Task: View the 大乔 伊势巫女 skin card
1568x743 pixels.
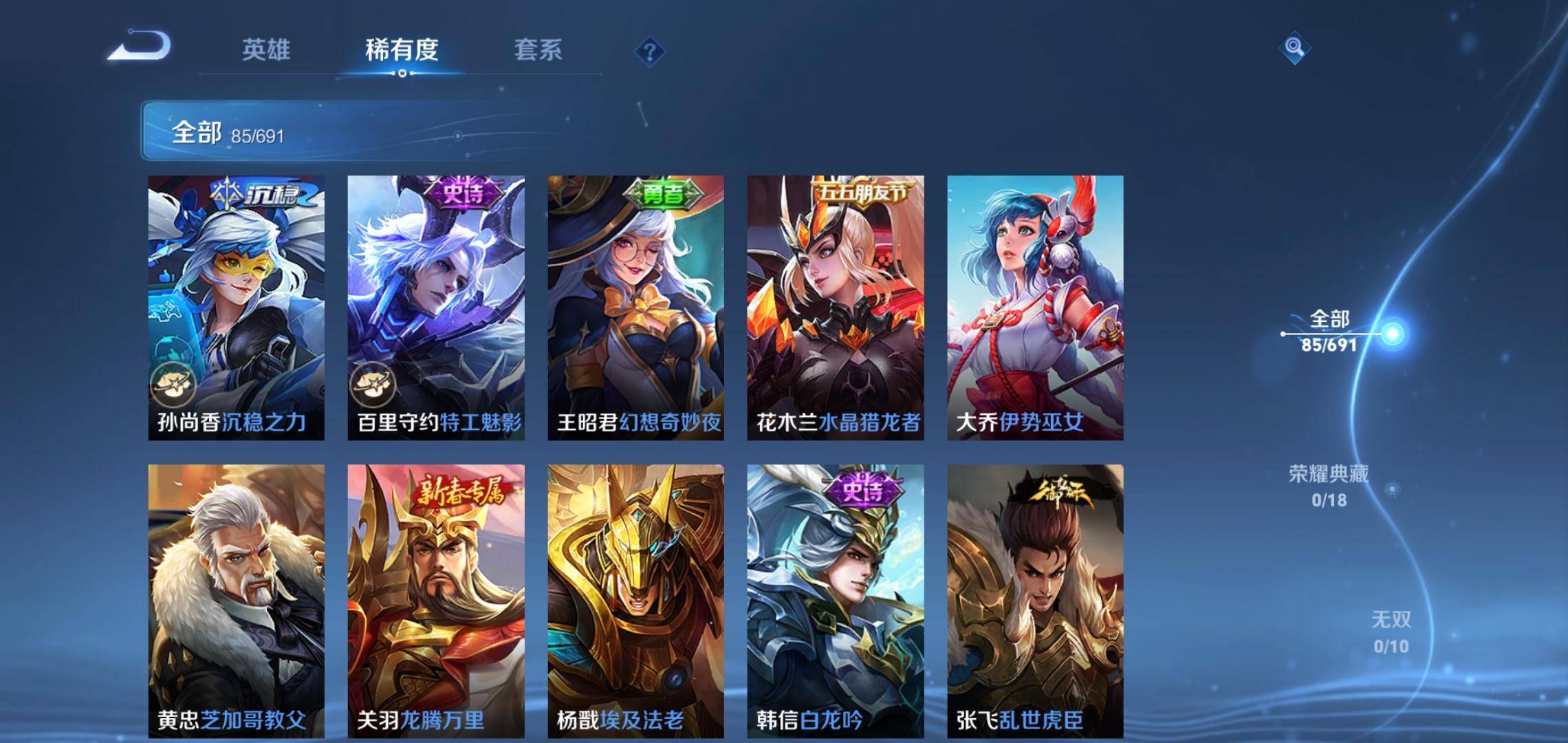Action: tap(1035, 307)
